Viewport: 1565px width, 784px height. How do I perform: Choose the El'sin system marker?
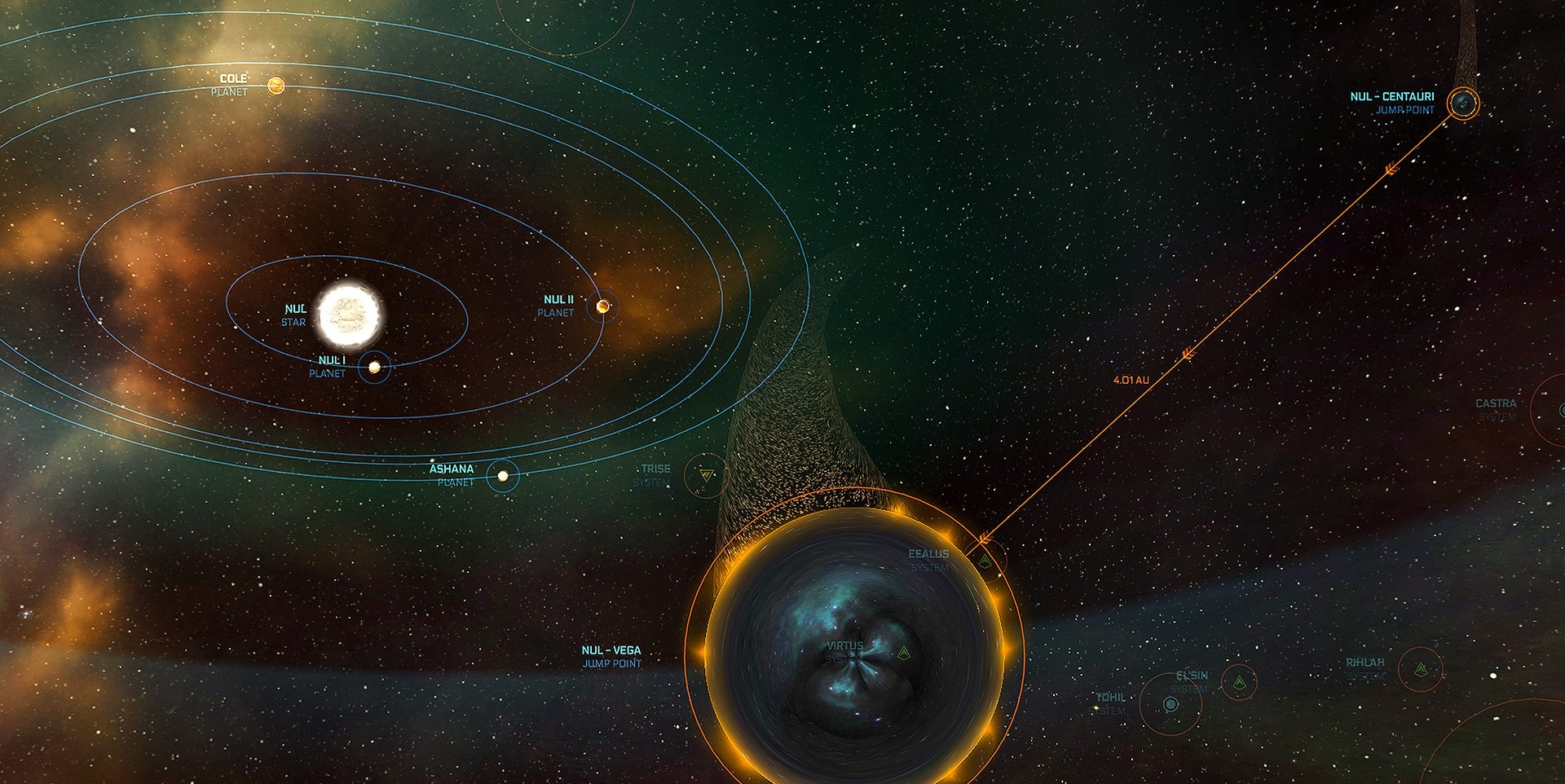[1239, 682]
